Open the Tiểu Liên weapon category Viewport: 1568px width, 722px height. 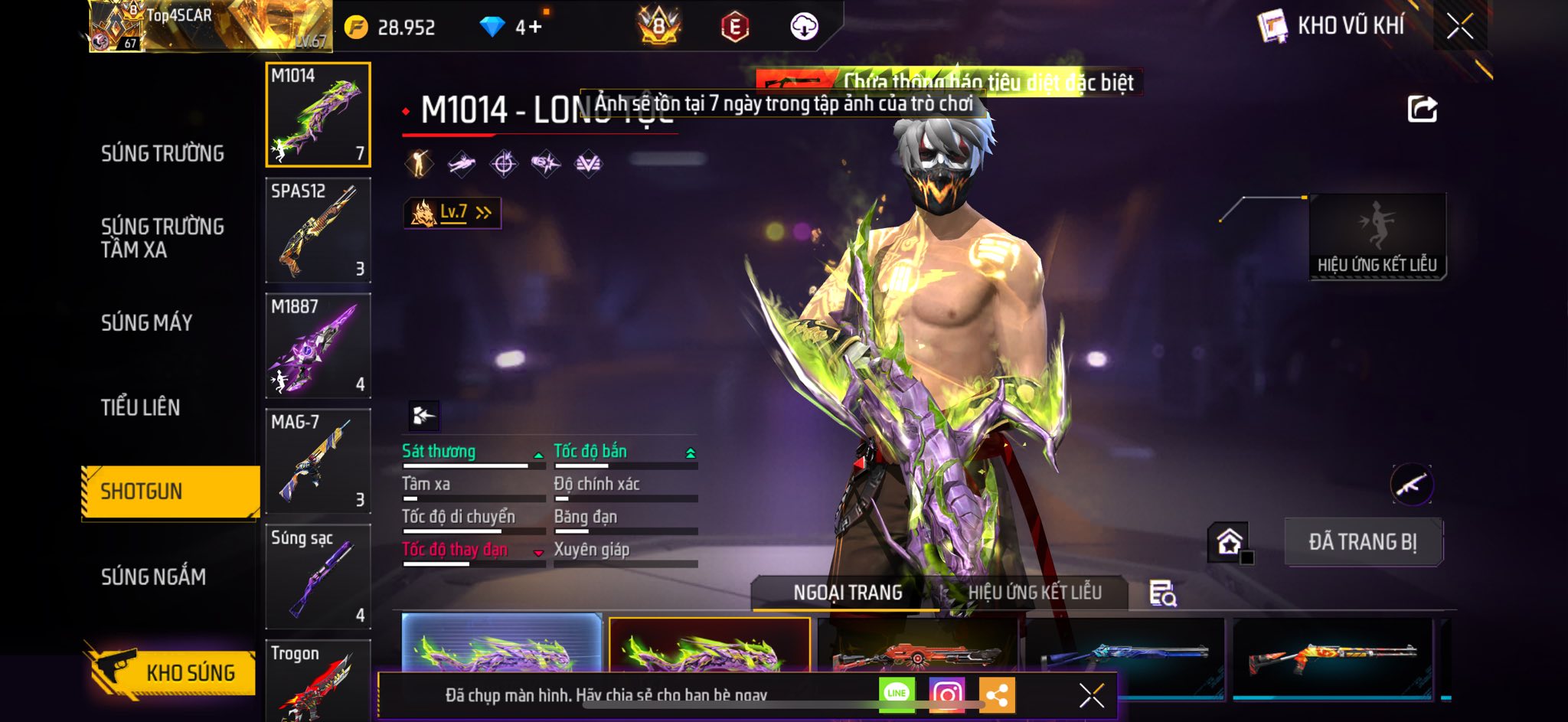click(140, 407)
